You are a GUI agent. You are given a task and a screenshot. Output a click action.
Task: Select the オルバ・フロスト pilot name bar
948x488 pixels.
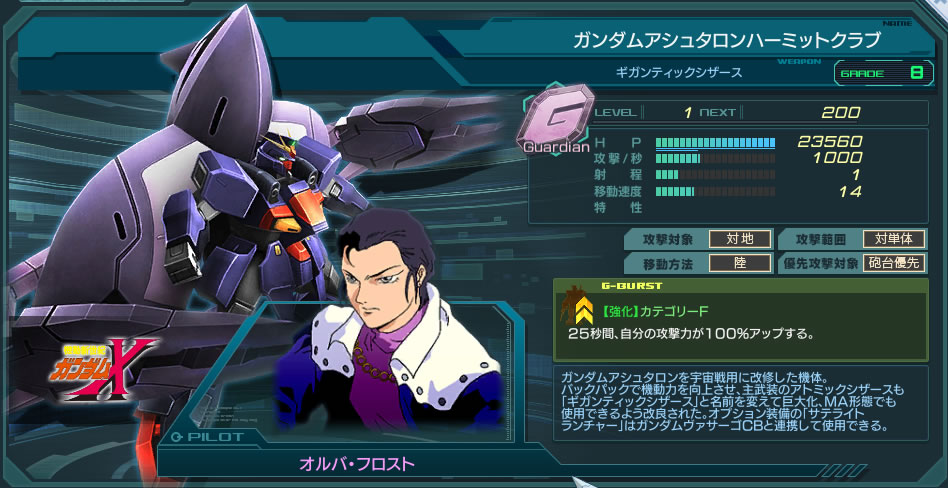[357, 463]
